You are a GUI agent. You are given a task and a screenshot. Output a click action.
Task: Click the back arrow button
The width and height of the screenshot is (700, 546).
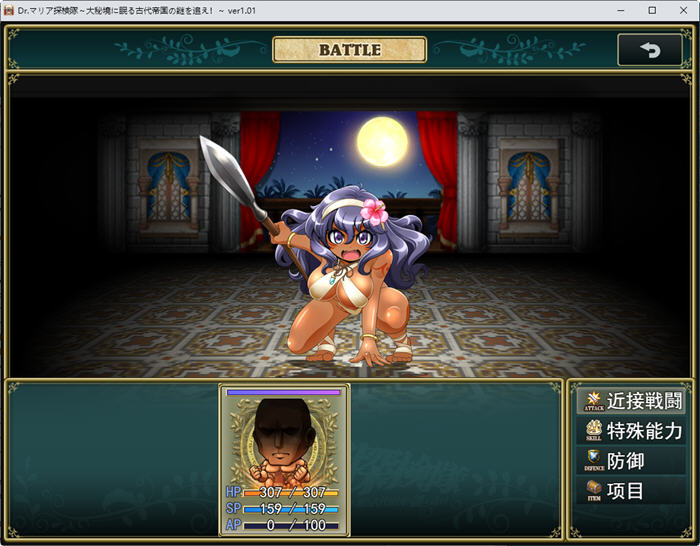point(650,50)
